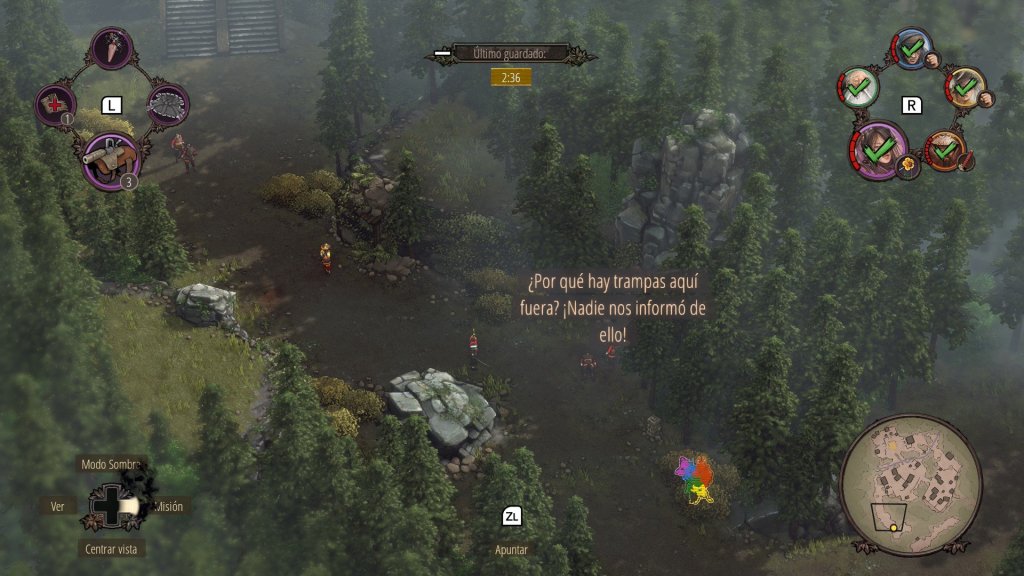Use the bandage healing item

(x=54, y=104)
